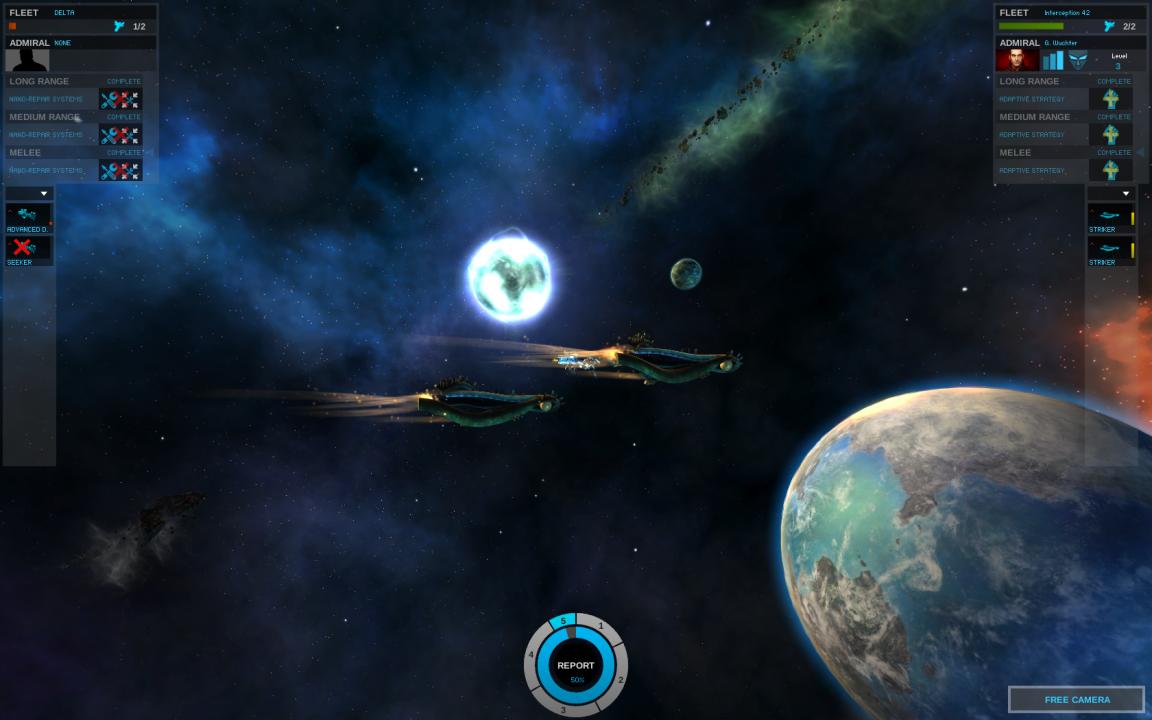The height and width of the screenshot is (720, 1152).
Task: Jump to phase 1 on the dial
Action: [x=601, y=627]
